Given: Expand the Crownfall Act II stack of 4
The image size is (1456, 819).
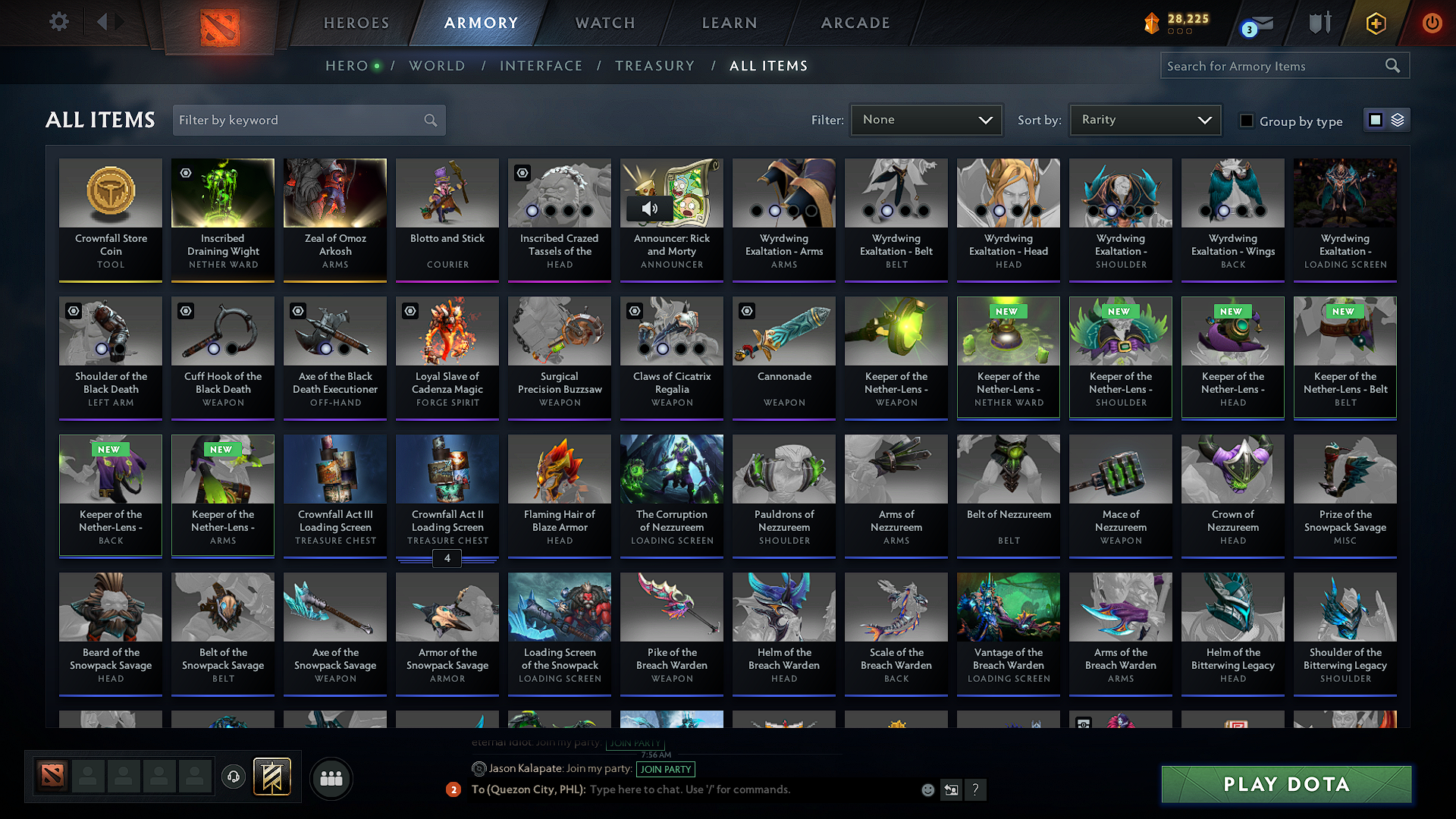Looking at the screenshot, I should pos(447,558).
